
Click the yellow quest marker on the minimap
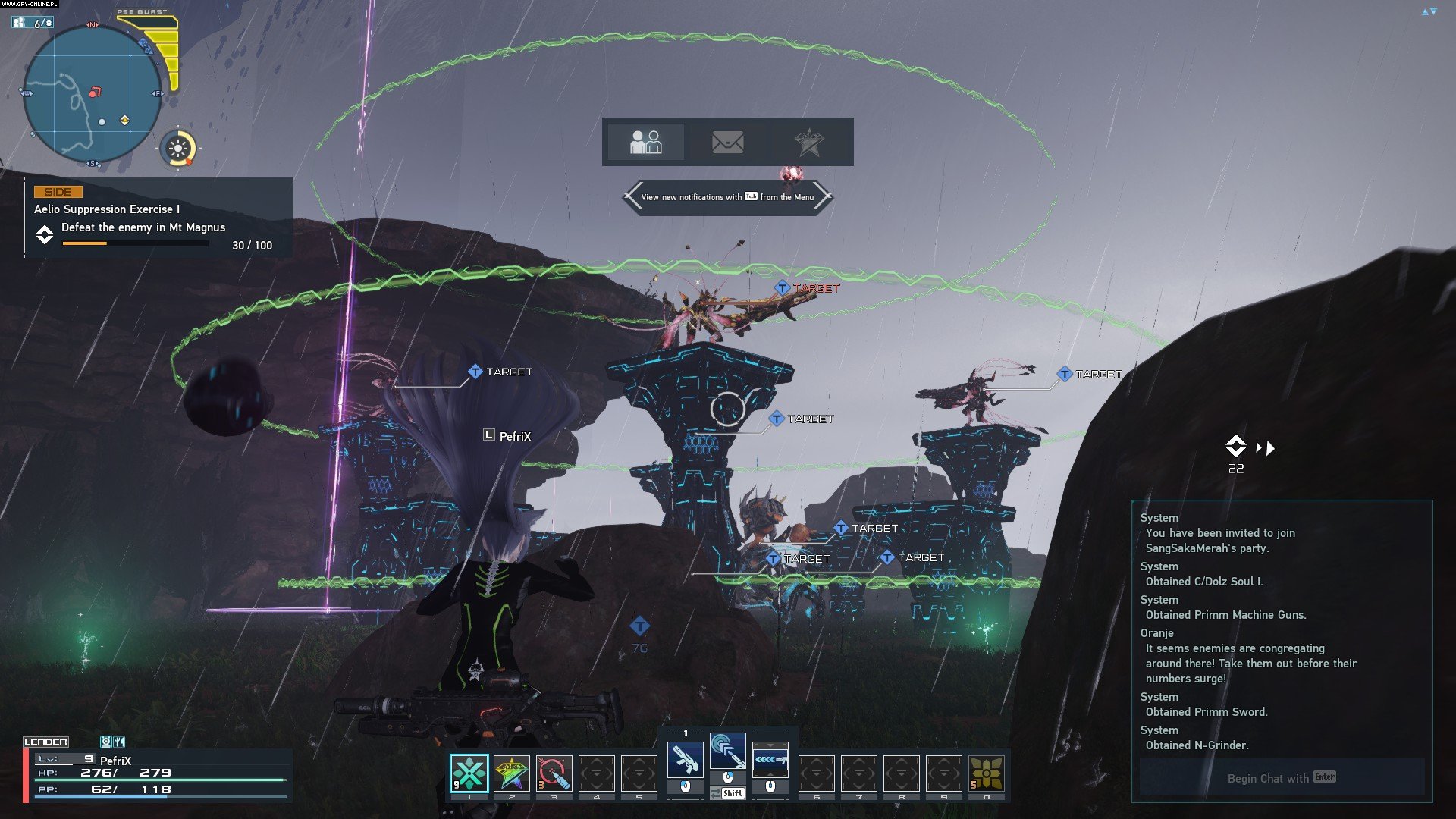click(125, 120)
